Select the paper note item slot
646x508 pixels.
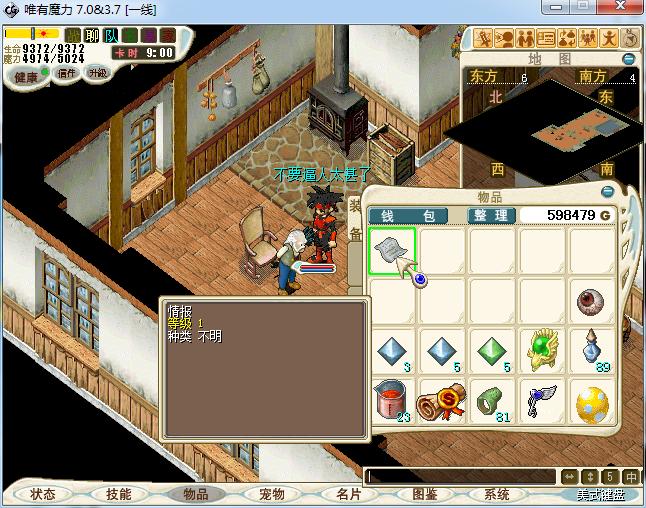point(393,250)
